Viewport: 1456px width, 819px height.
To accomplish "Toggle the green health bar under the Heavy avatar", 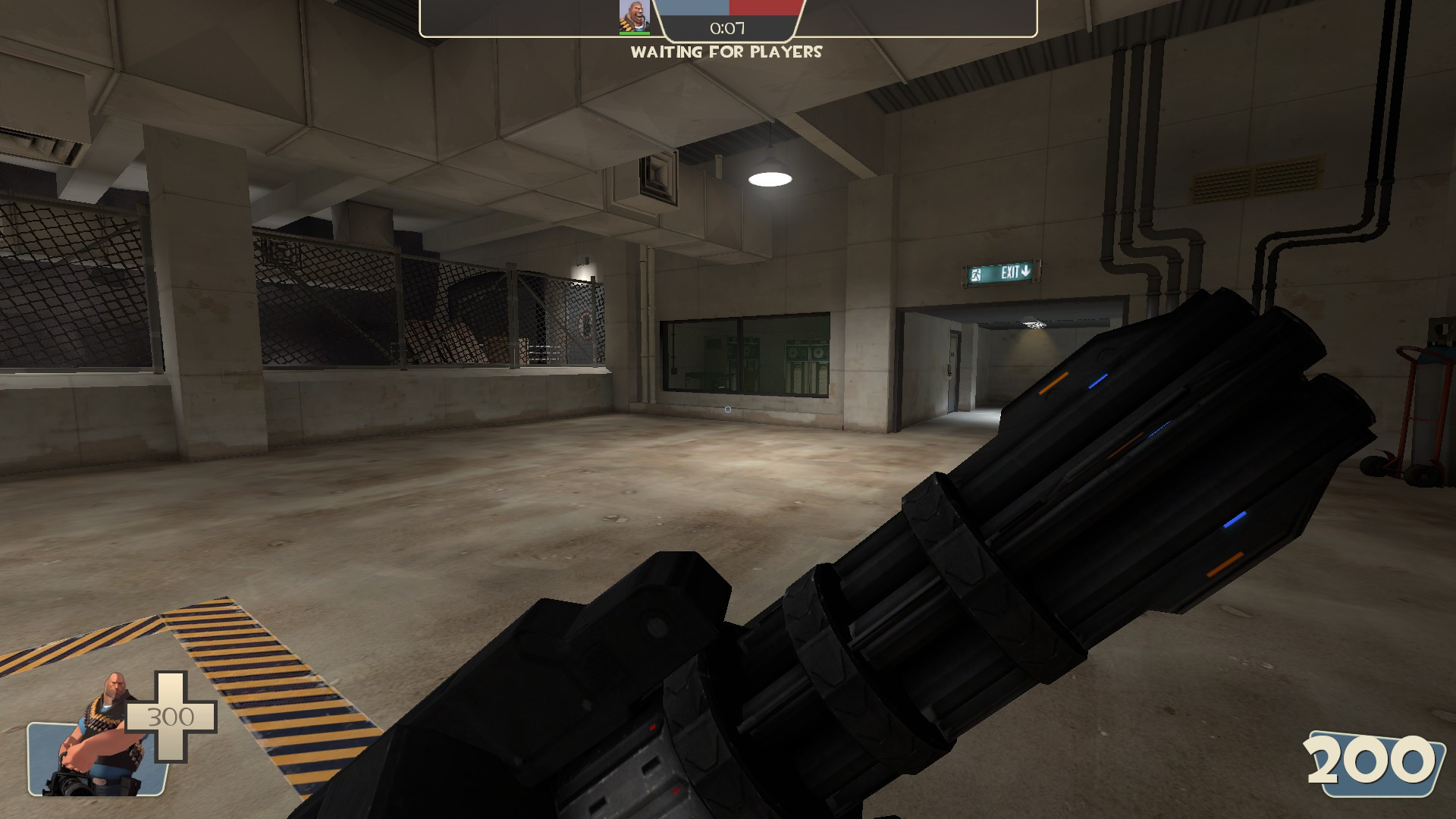I will pos(635,33).
